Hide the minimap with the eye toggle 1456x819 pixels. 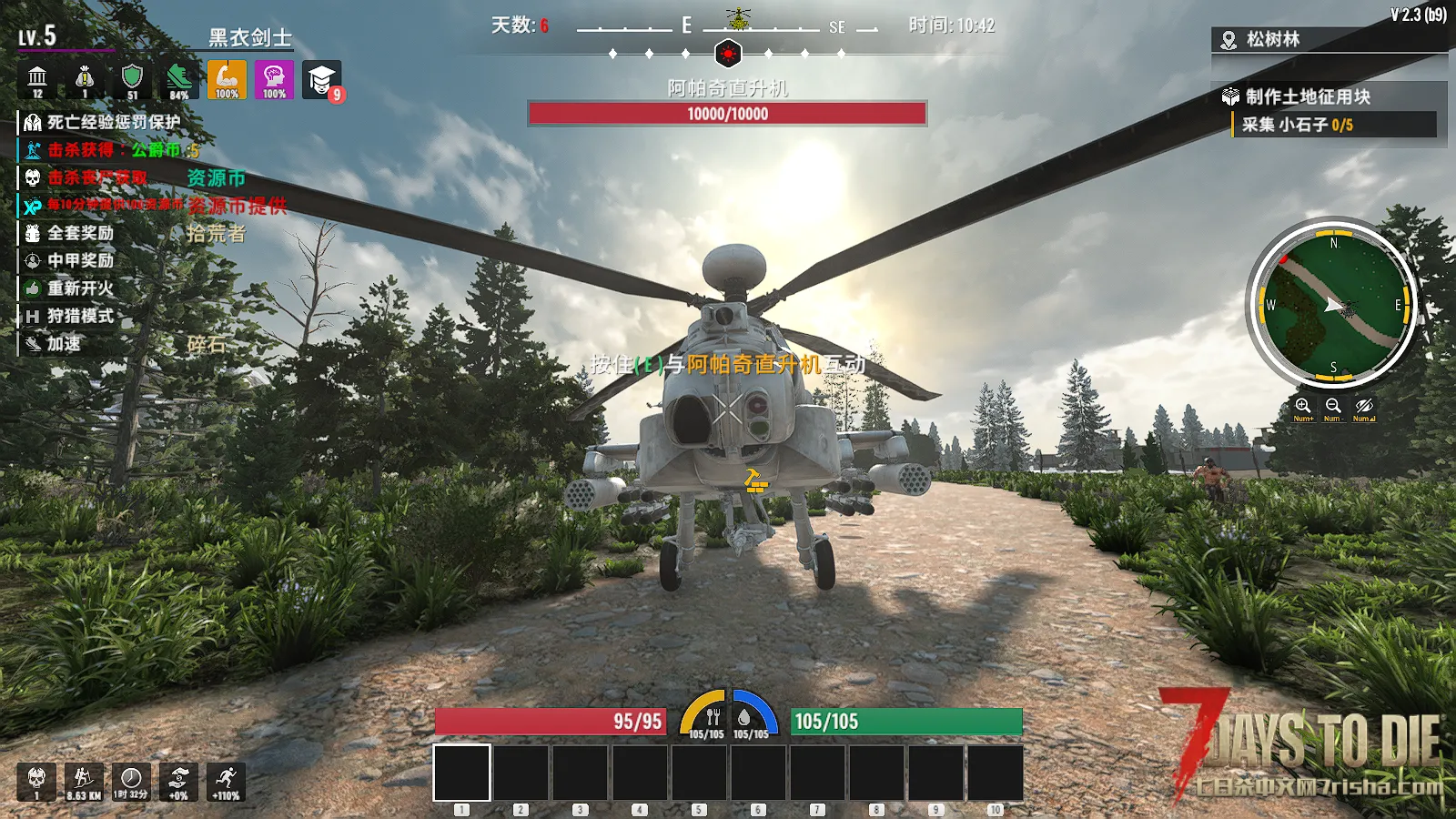(1363, 407)
